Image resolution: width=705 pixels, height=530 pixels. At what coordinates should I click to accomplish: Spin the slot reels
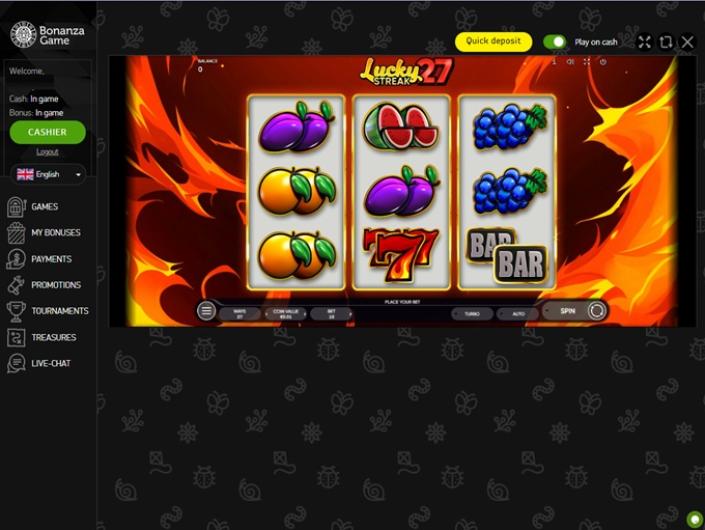[x=568, y=311]
